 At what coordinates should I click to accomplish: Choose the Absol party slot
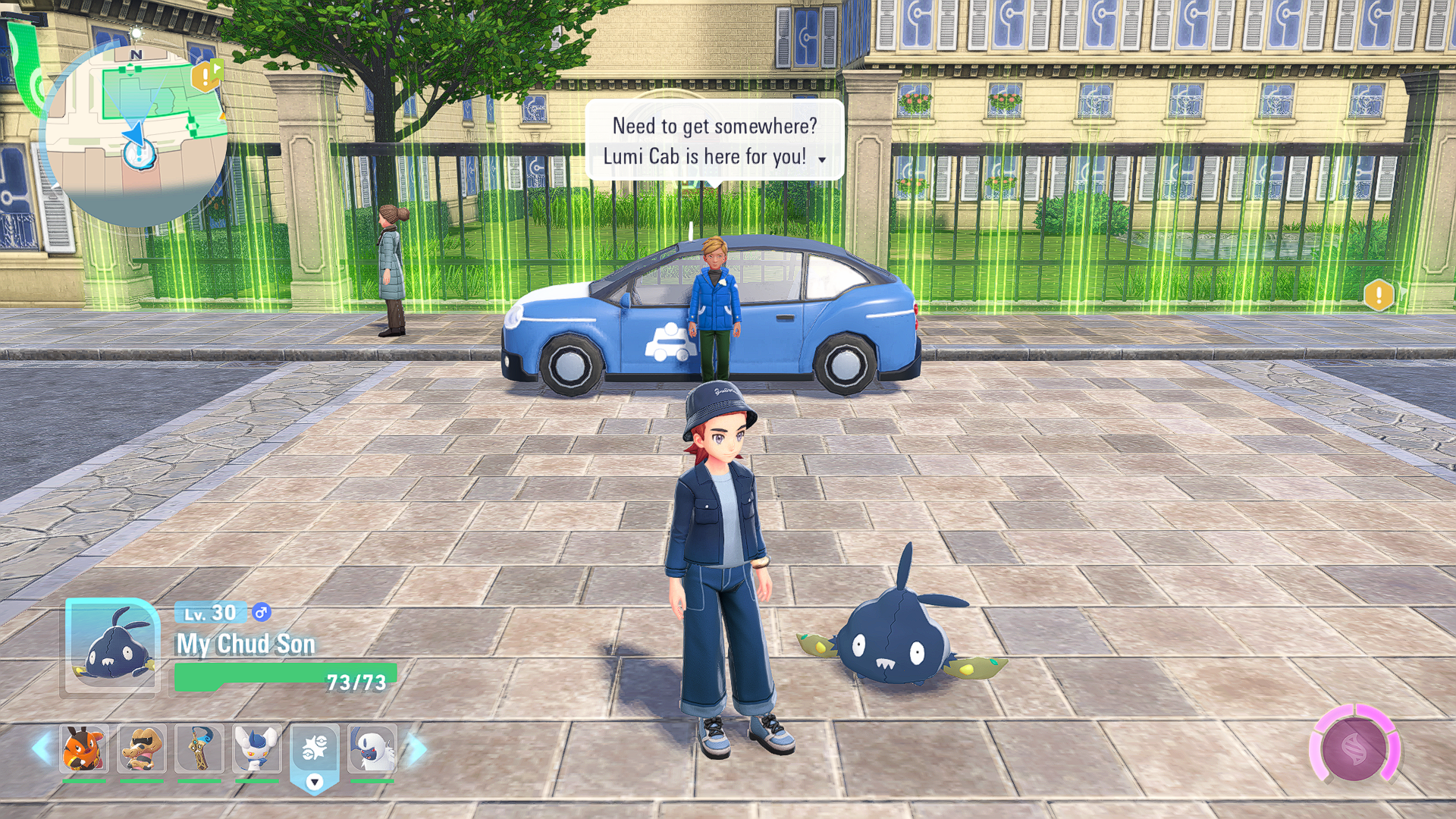point(372,748)
